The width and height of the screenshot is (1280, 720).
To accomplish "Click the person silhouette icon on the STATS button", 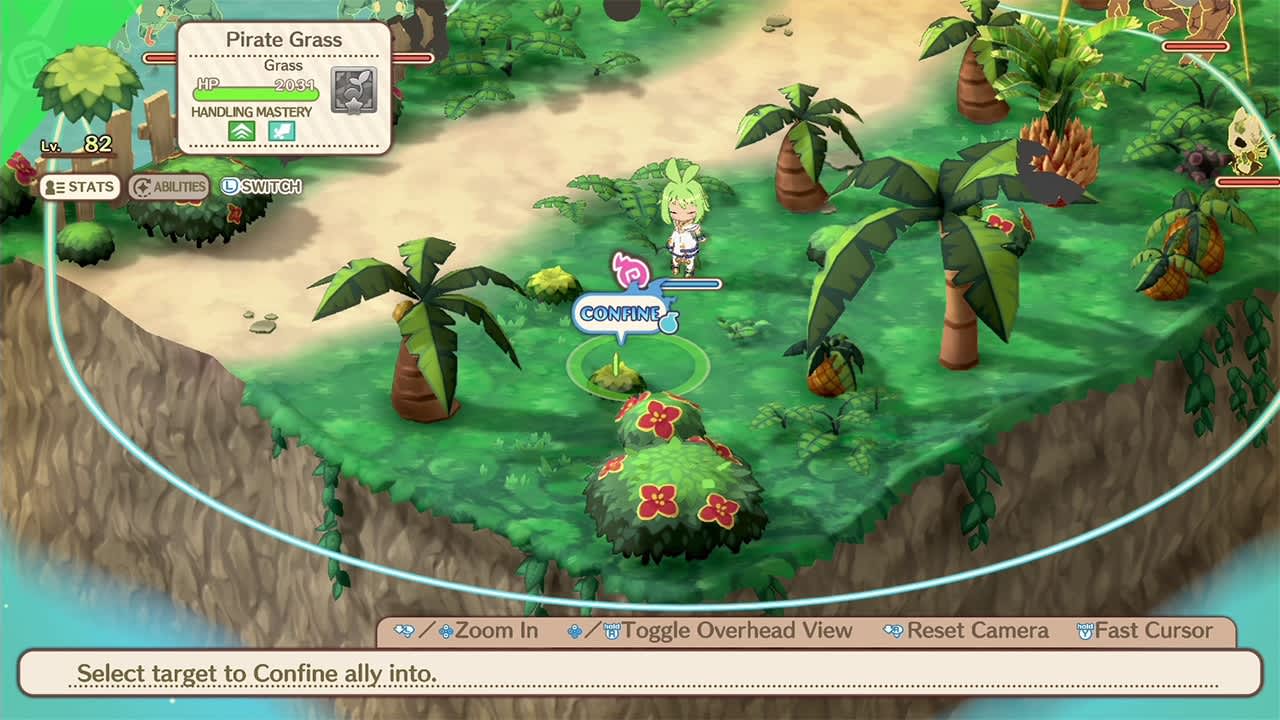I will click(x=50, y=186).
